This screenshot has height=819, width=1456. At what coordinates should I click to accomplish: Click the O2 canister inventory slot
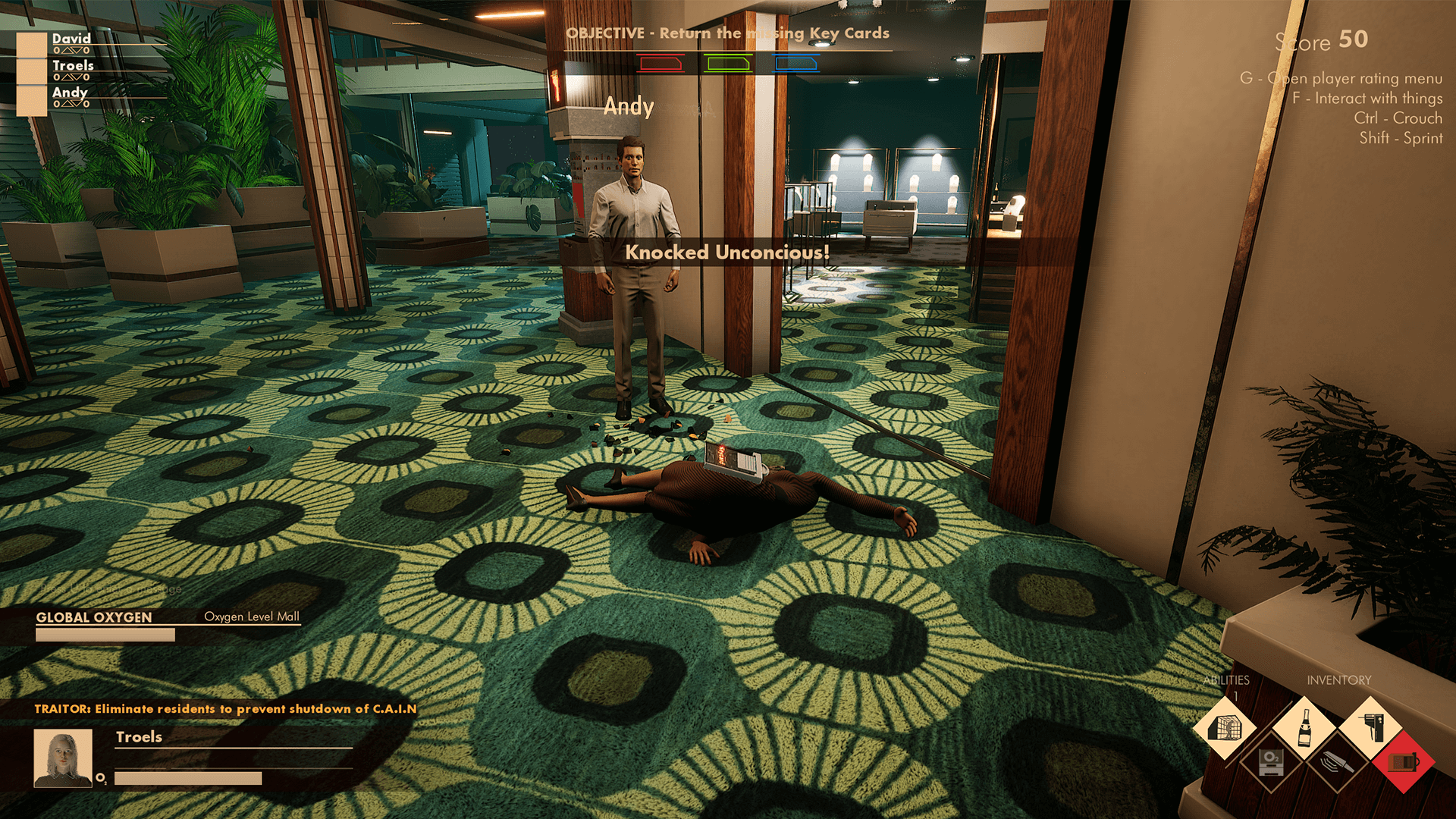point(1270,764)
